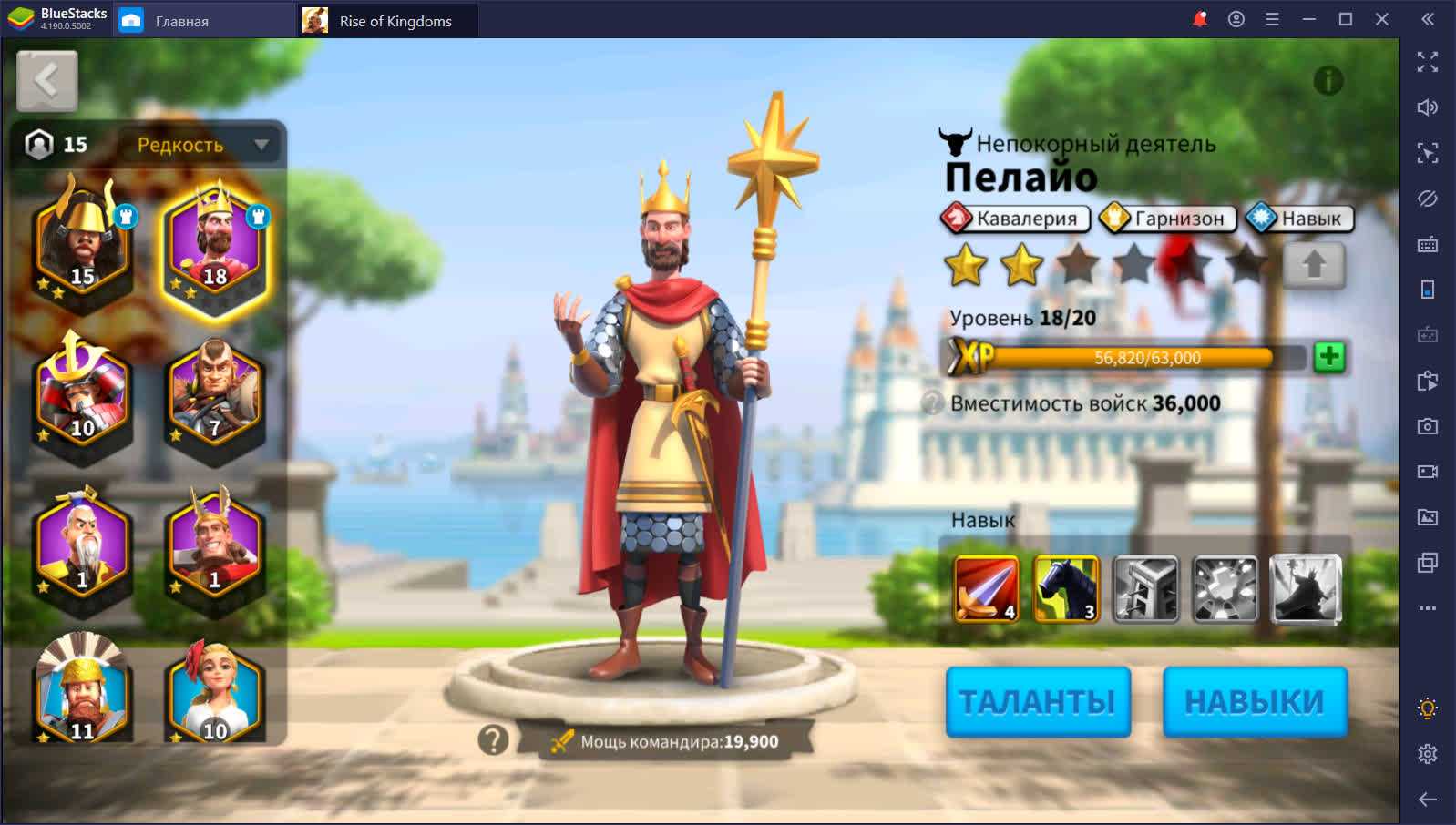Switch to the Главная BlueStacks tab
1456x825 pixels.
[181, 21]
